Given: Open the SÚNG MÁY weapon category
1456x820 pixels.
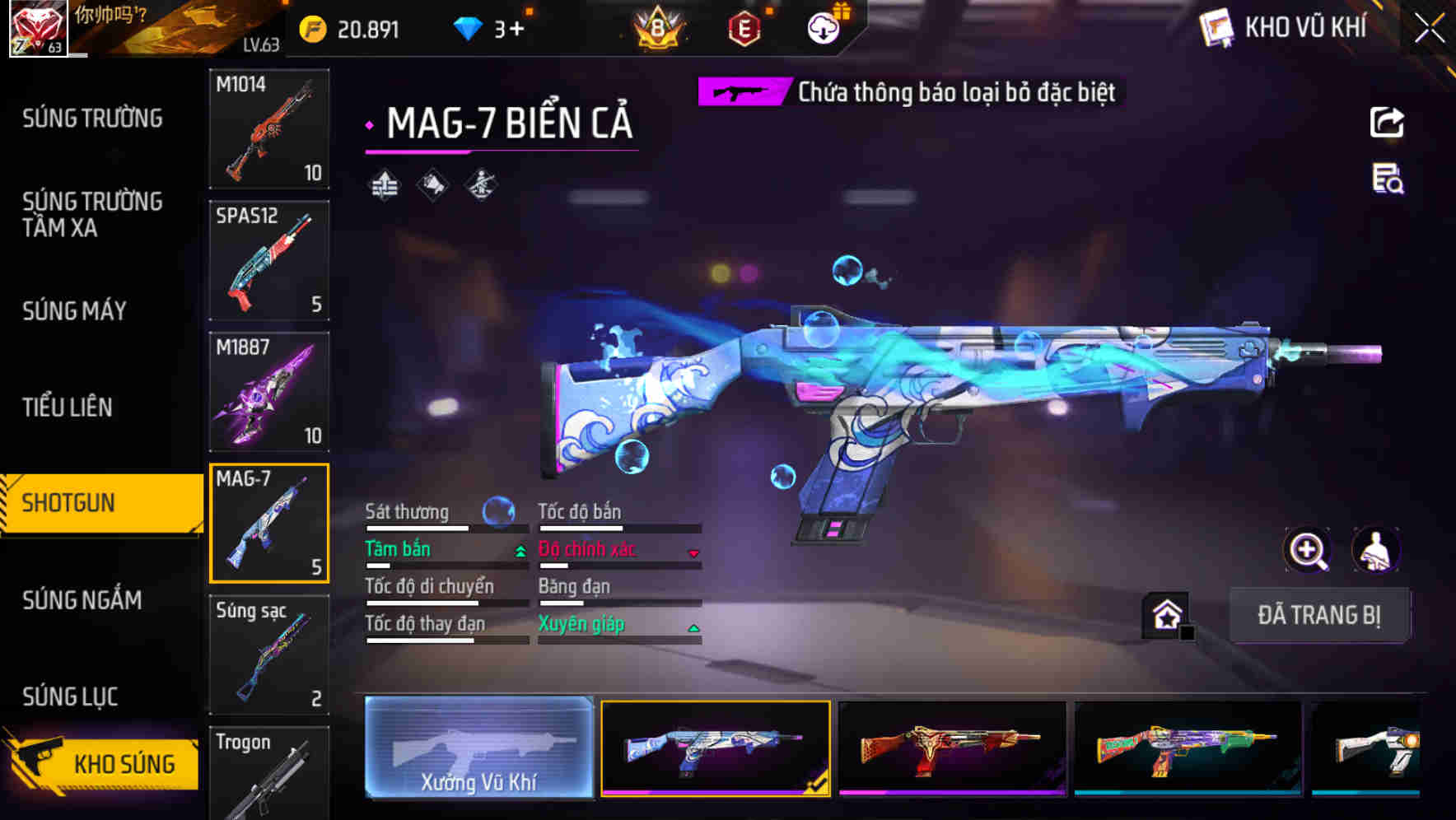Looking at the screenshot, I should coord(75,311).
